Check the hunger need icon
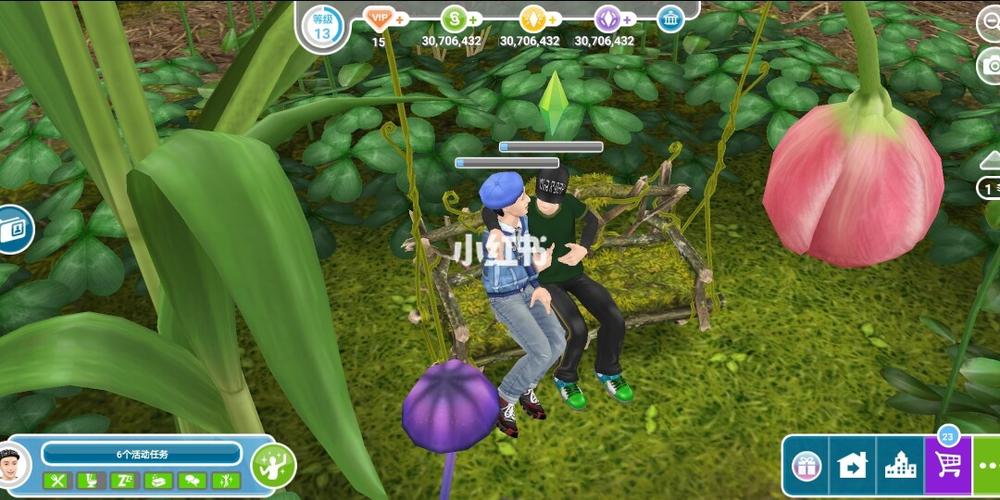The image size is (1000, 500). point(57,481)
